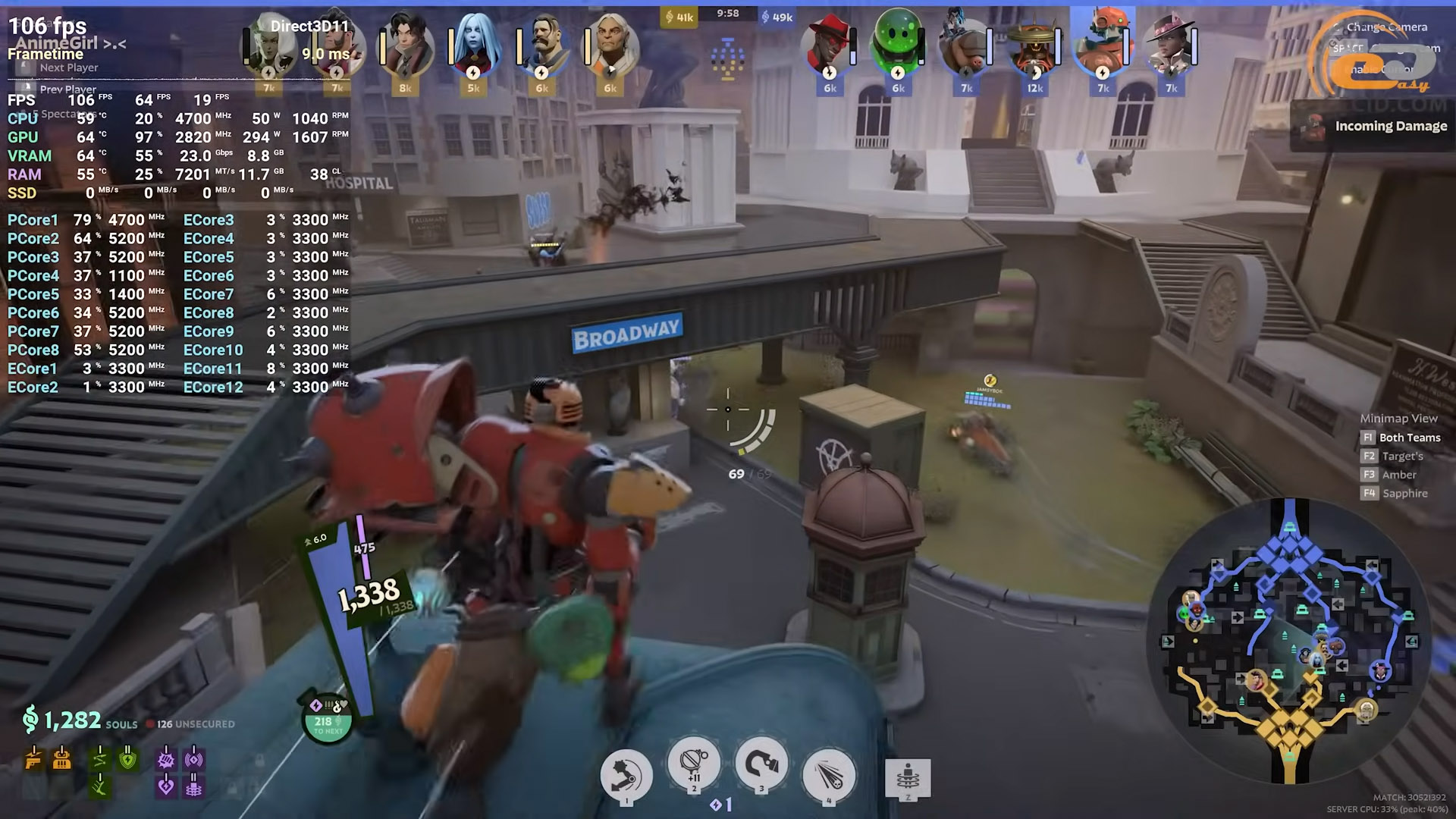1456x819 pixels.
Task: Spectate the orange robot hero portrait
Action: point(1103,44)
